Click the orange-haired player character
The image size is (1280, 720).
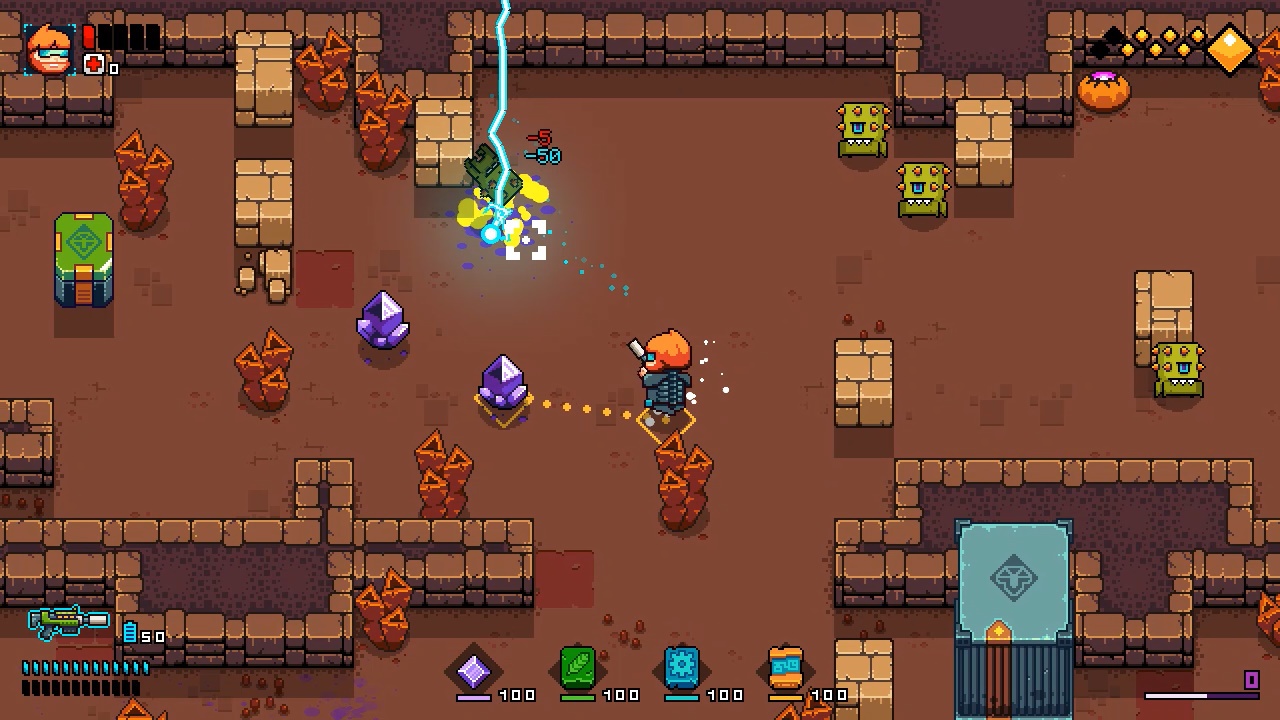[x=665, y=375]
